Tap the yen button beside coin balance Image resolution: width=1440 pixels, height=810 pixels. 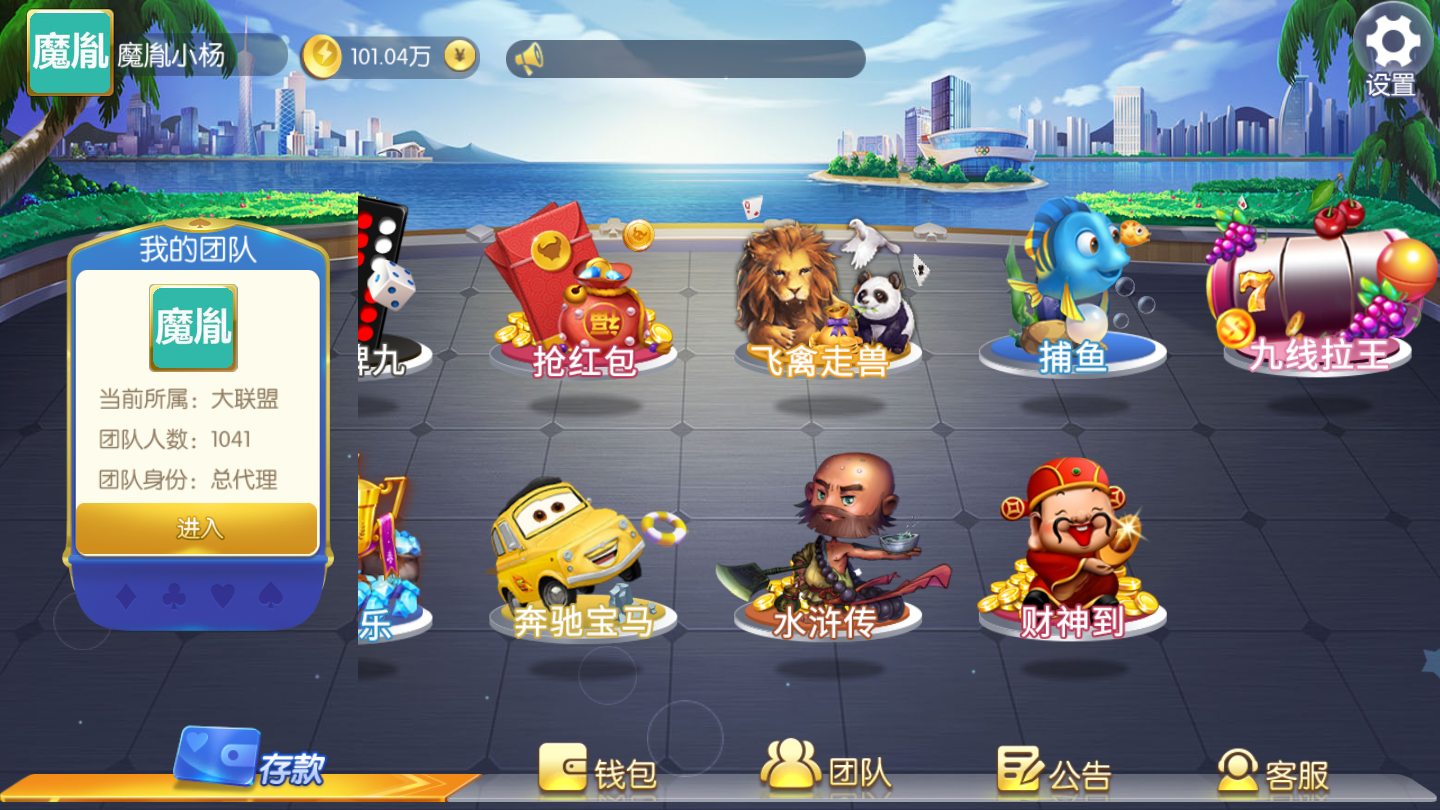pos(459,56)
